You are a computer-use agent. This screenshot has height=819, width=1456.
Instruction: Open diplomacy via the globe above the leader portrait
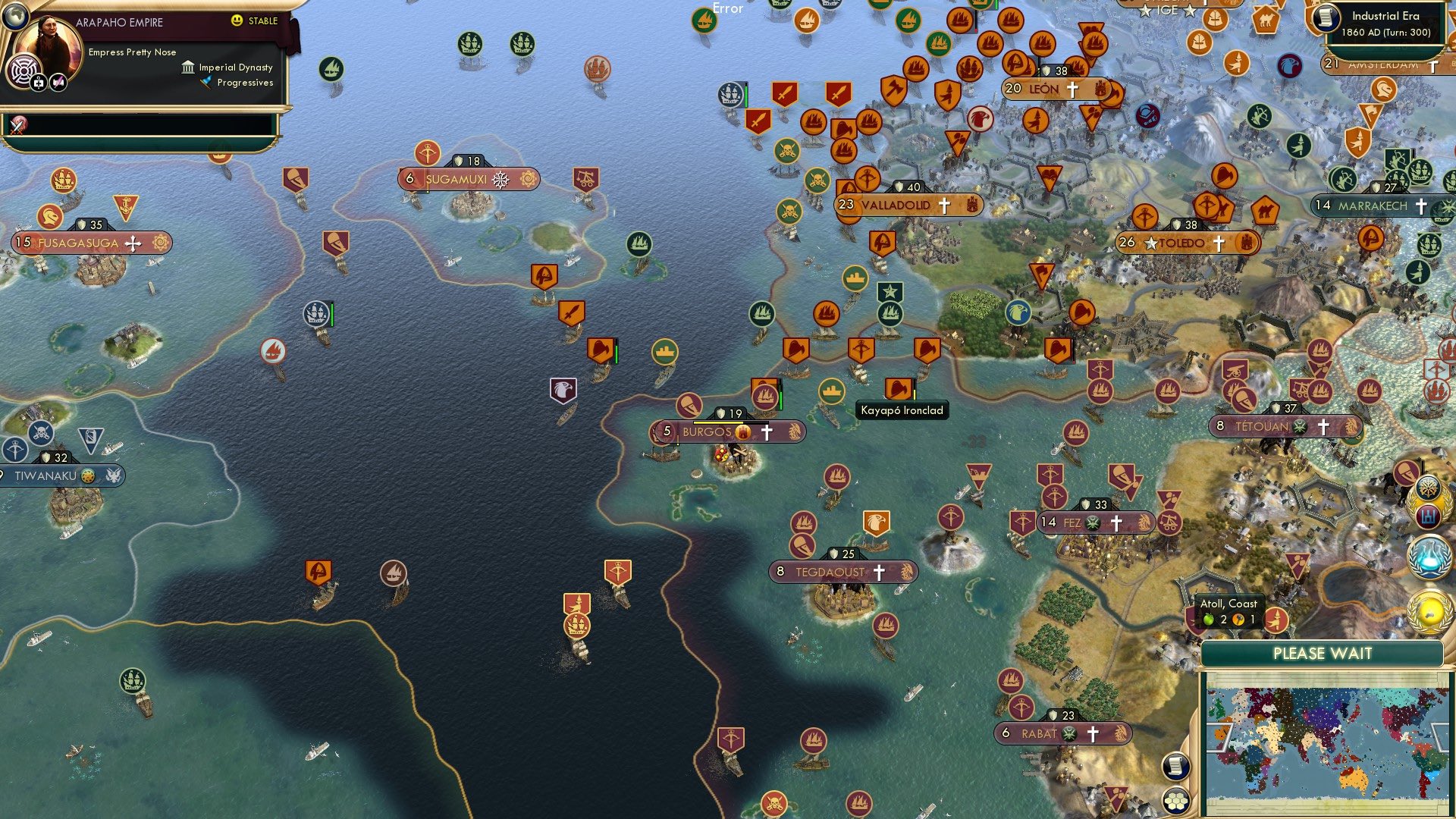tap(16, 17)
